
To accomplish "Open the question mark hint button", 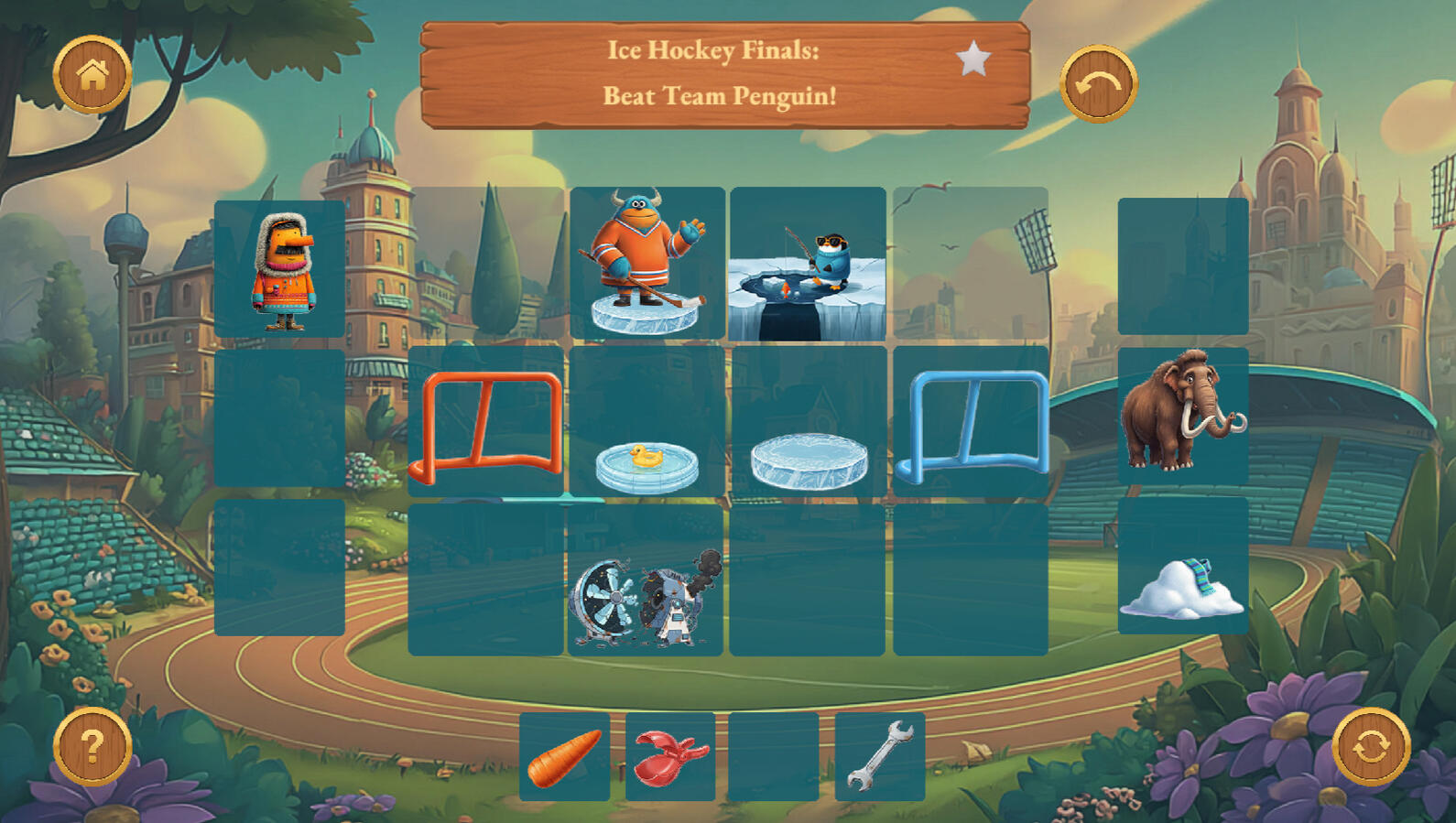I will point(92,746).
